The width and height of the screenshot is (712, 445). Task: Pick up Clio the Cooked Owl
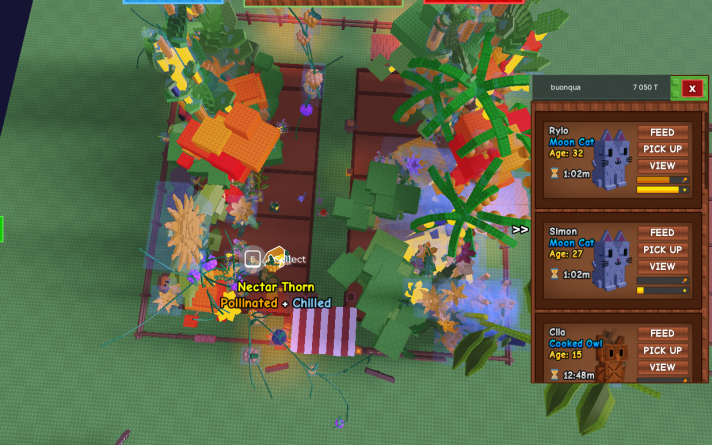[662, 351]
